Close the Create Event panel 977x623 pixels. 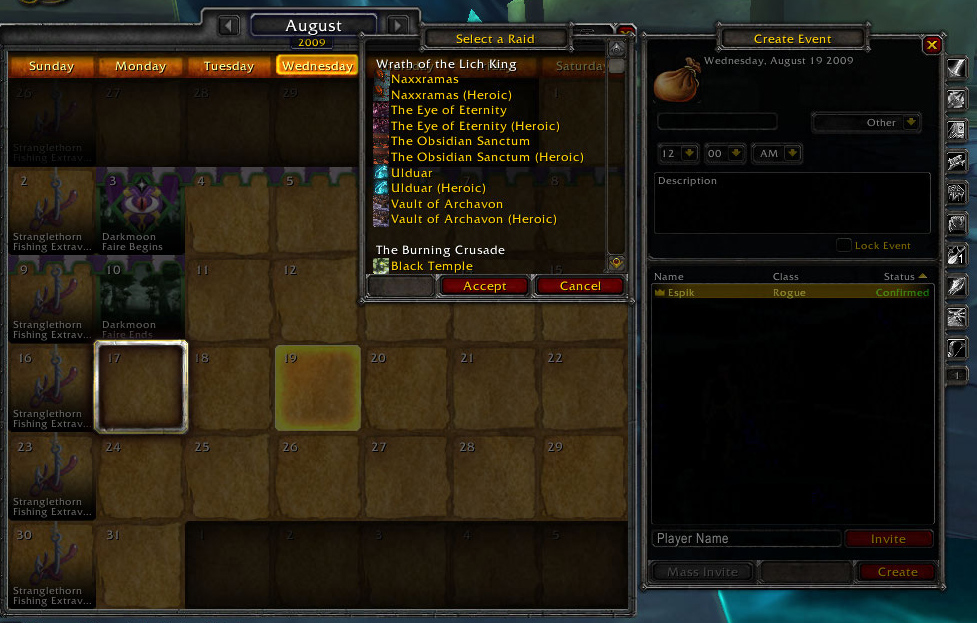coord(932,45)
